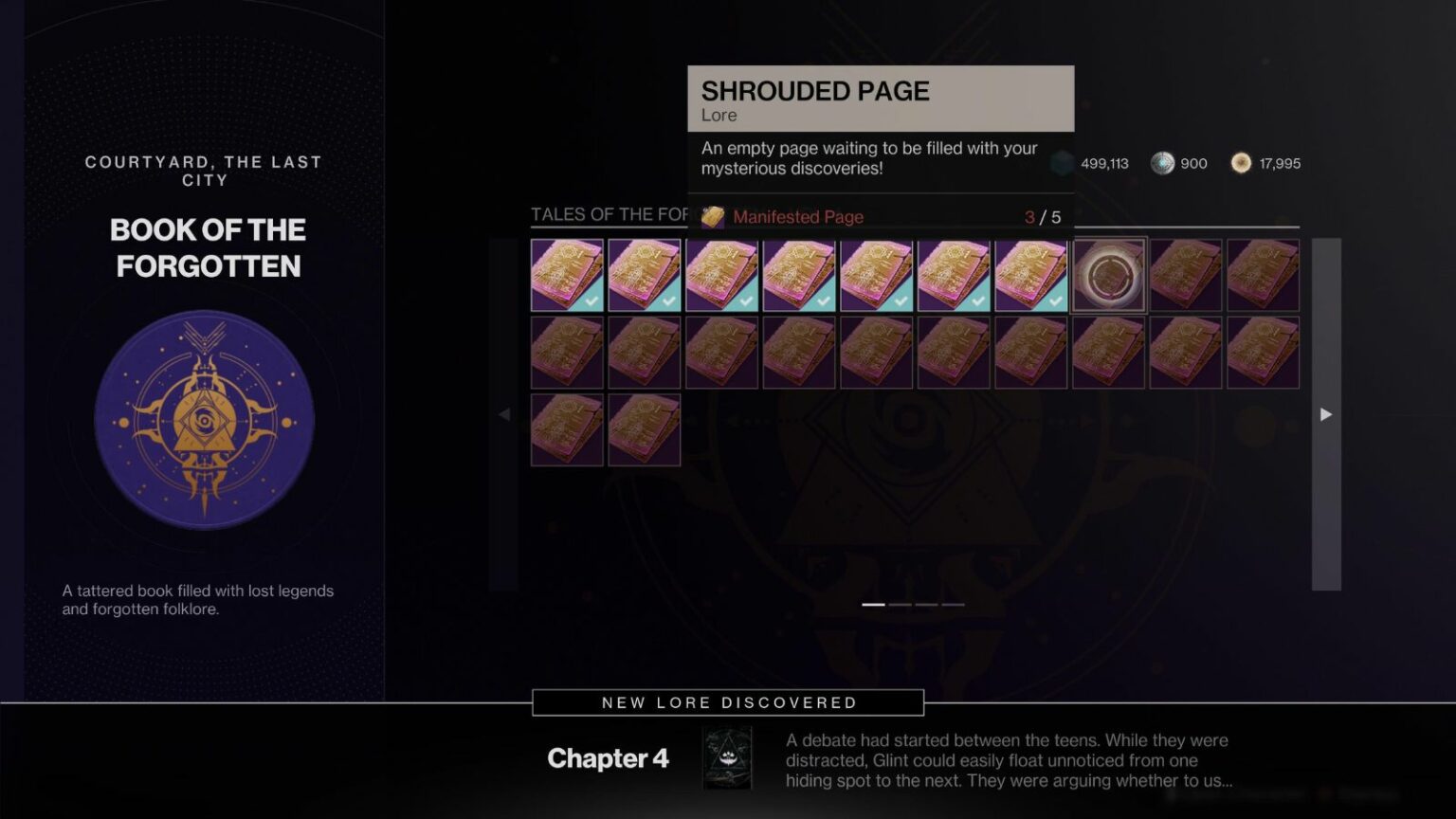Click the checkmark on the seventh lore page

[x=1056, y=300]
